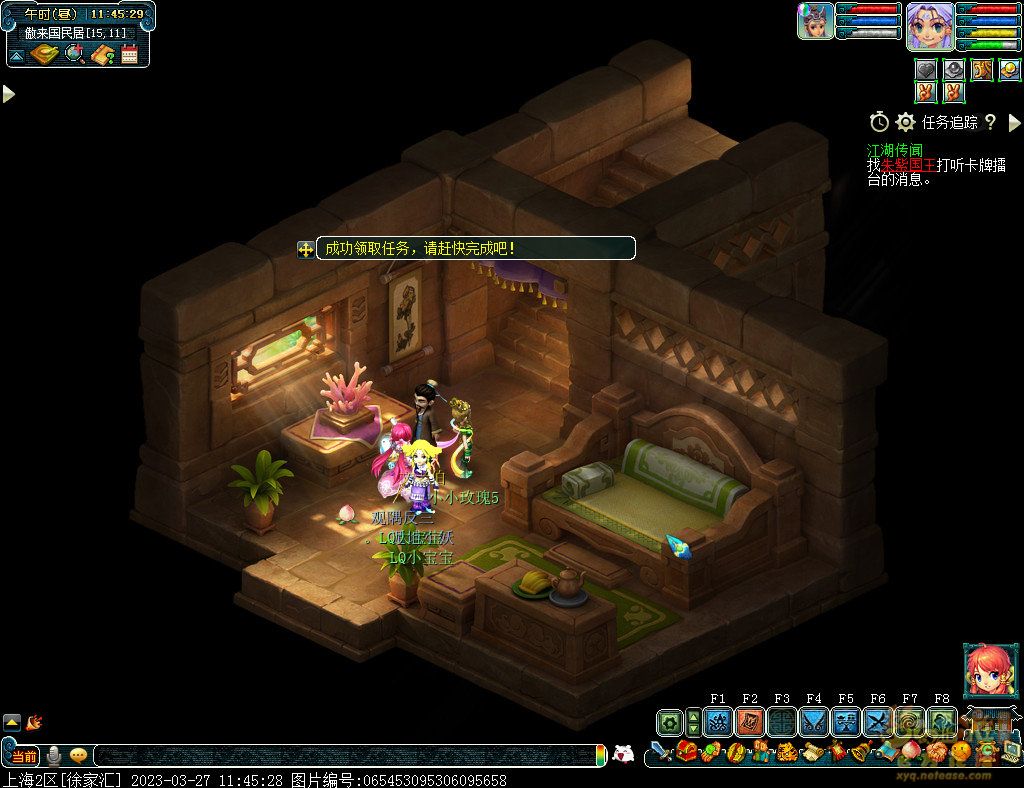The height and width of the screenshot is (788, 1024).
Task: Open the red calendar icon
Action: 129,54
